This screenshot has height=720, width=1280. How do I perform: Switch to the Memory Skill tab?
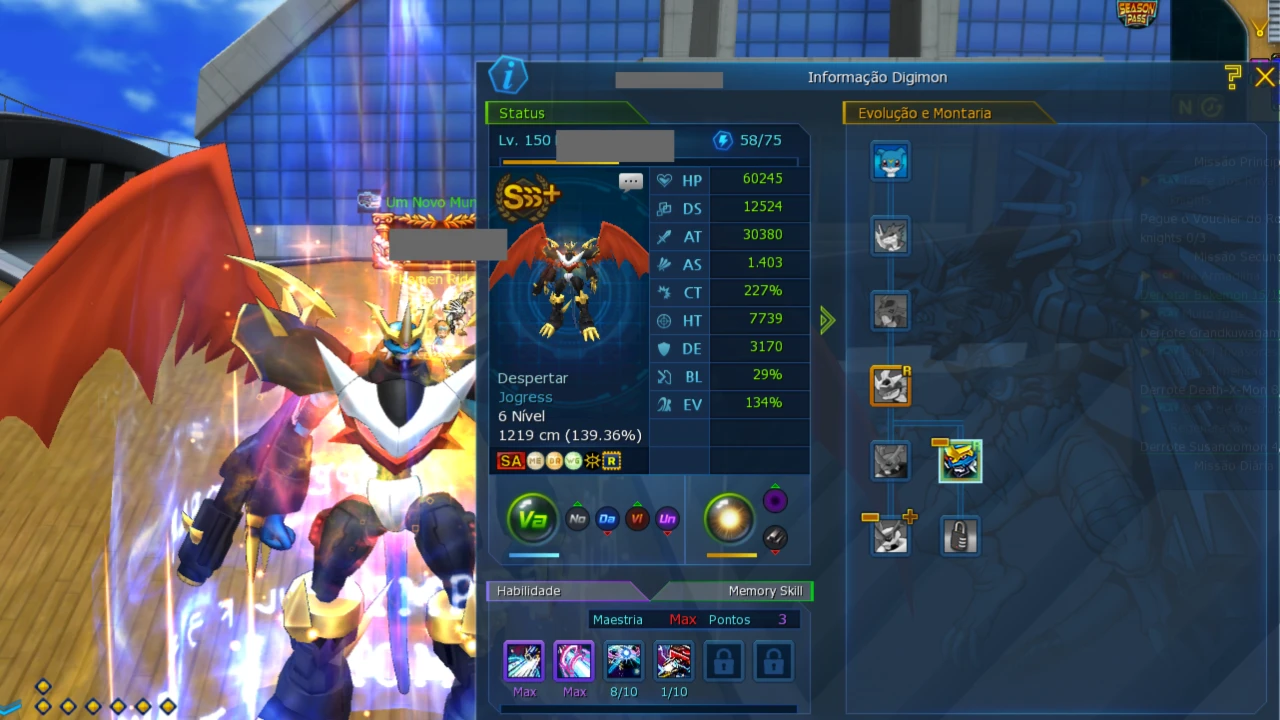point(764,591)
